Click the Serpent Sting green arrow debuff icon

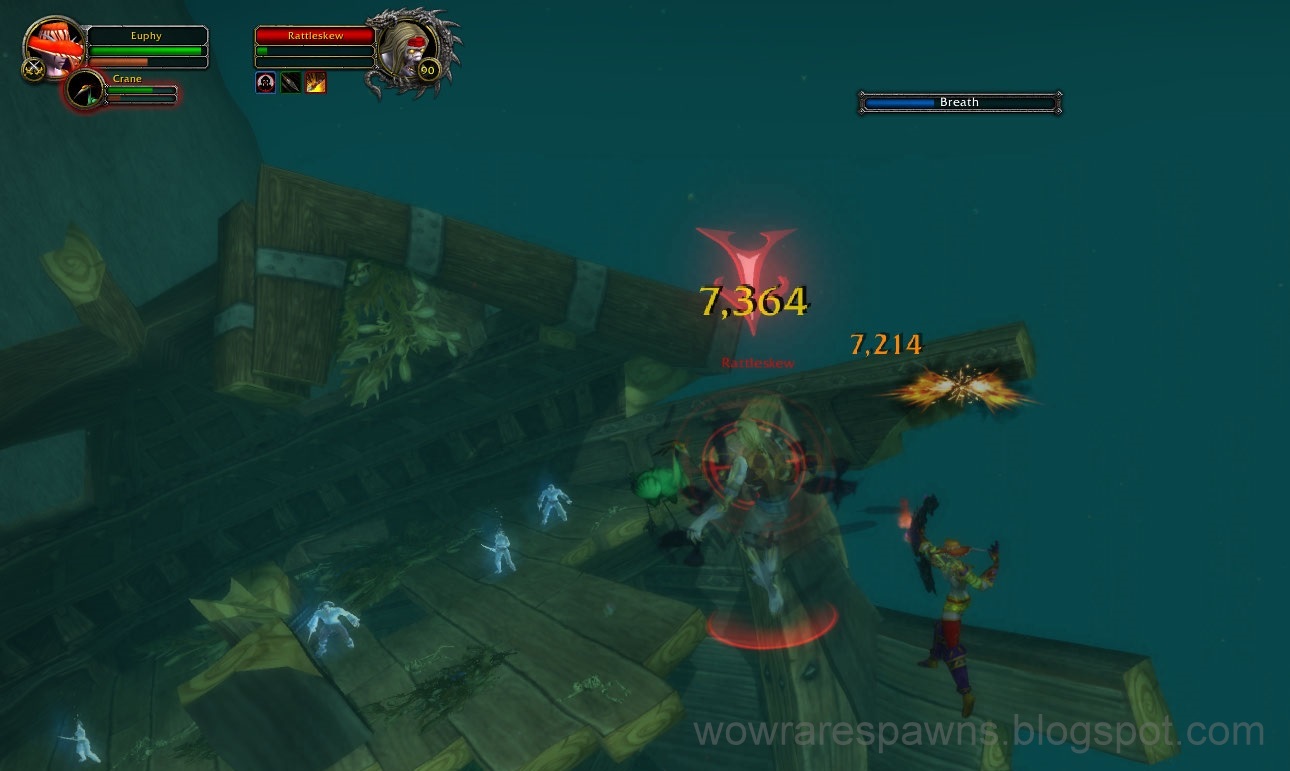tap(290, 82)
